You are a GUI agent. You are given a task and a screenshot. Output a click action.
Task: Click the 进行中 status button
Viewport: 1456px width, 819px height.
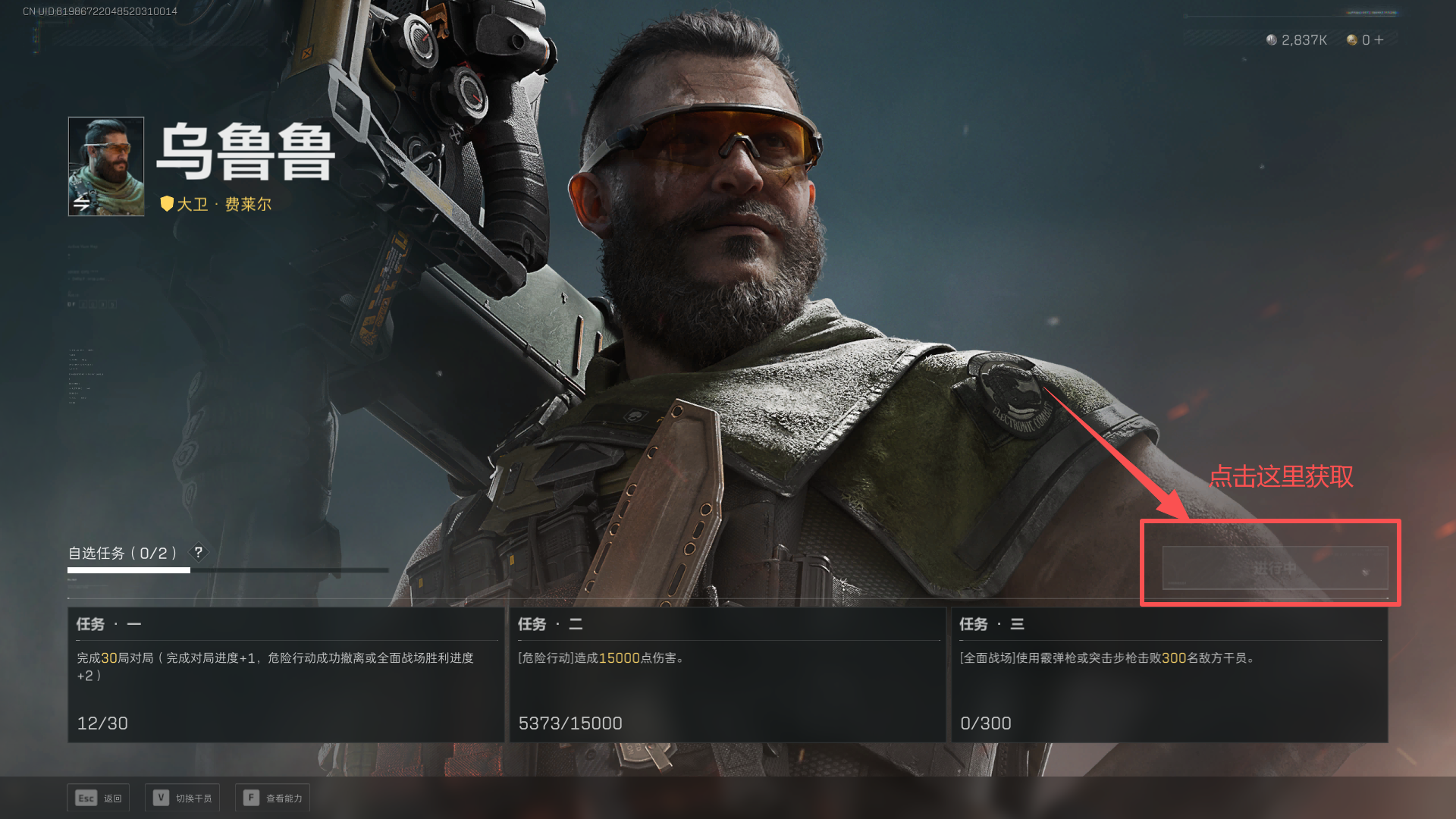[x=1275, y=568]
